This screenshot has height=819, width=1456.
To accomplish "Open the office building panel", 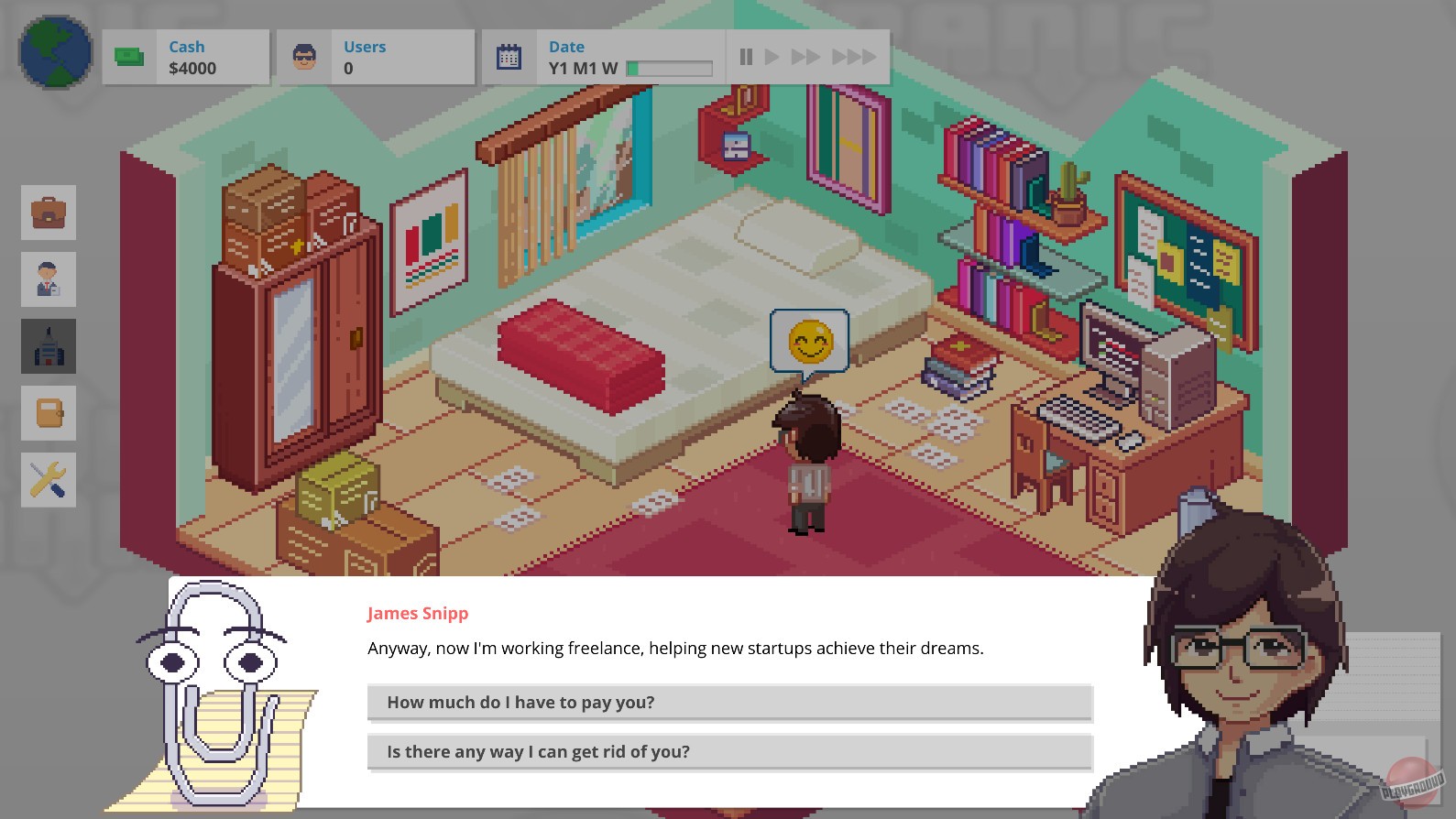I will click(48, 345).
